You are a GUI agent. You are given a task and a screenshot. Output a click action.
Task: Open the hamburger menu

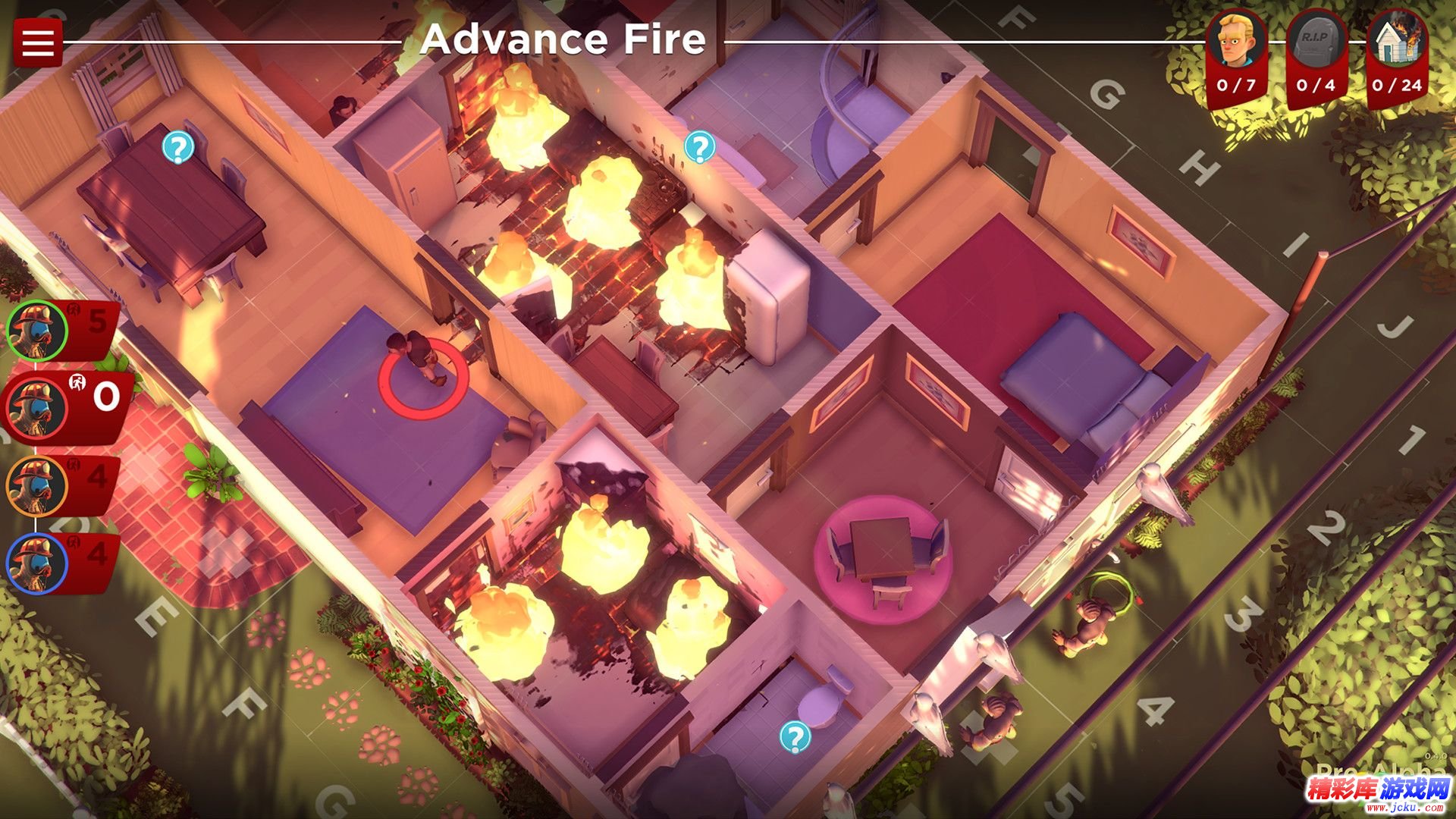pyautogui.click(x=37, y=42)
